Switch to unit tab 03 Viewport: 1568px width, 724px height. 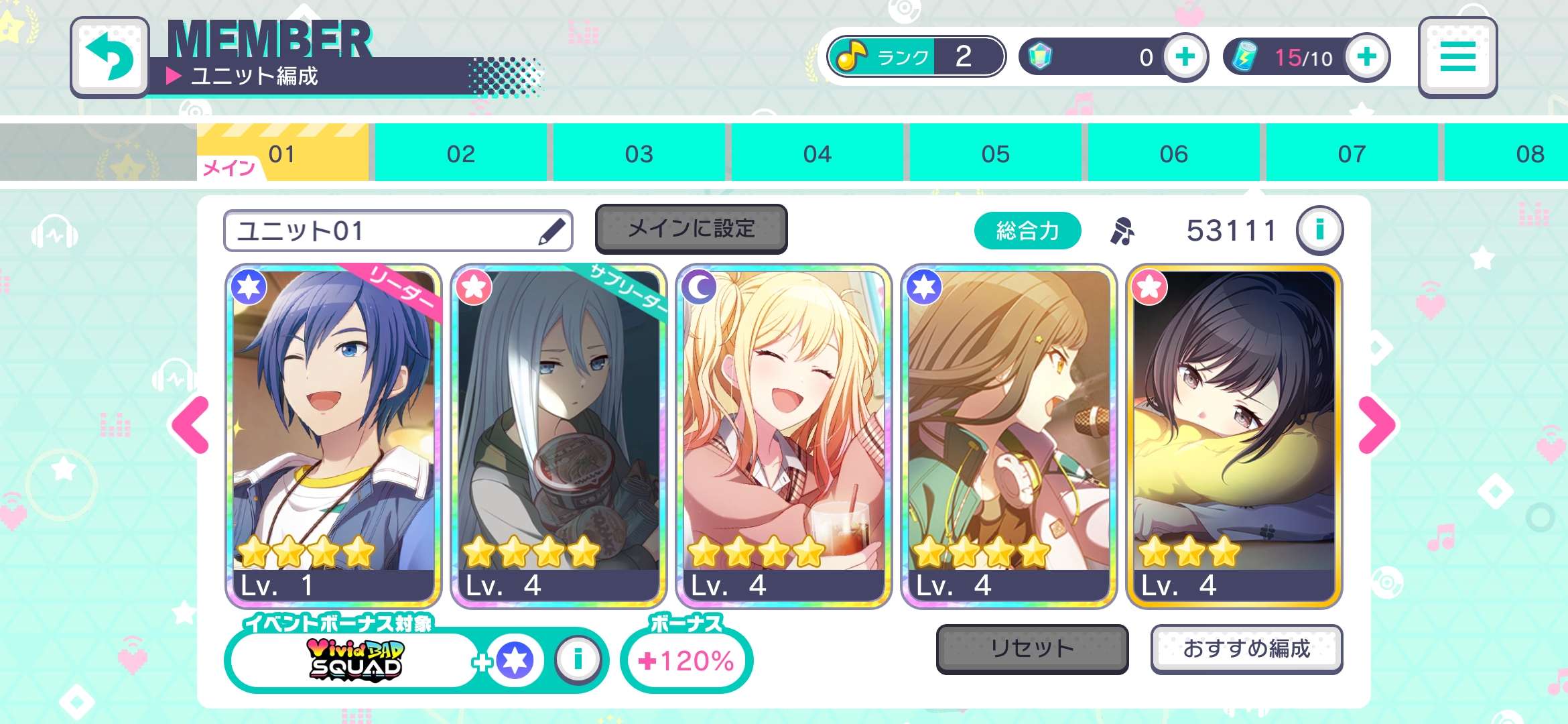point(639,154)
